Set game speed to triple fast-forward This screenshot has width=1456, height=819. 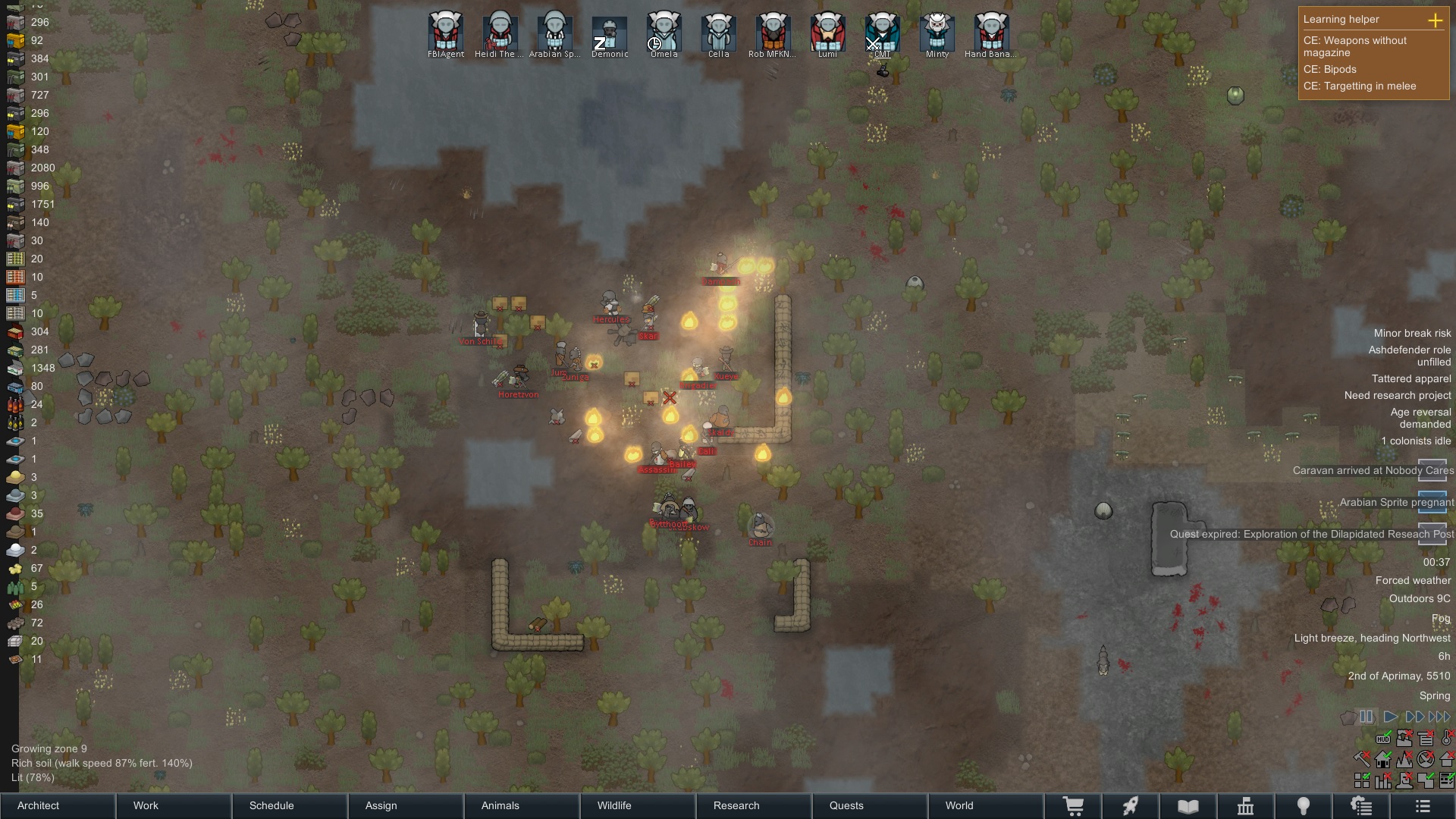(x=1439, y=717)
